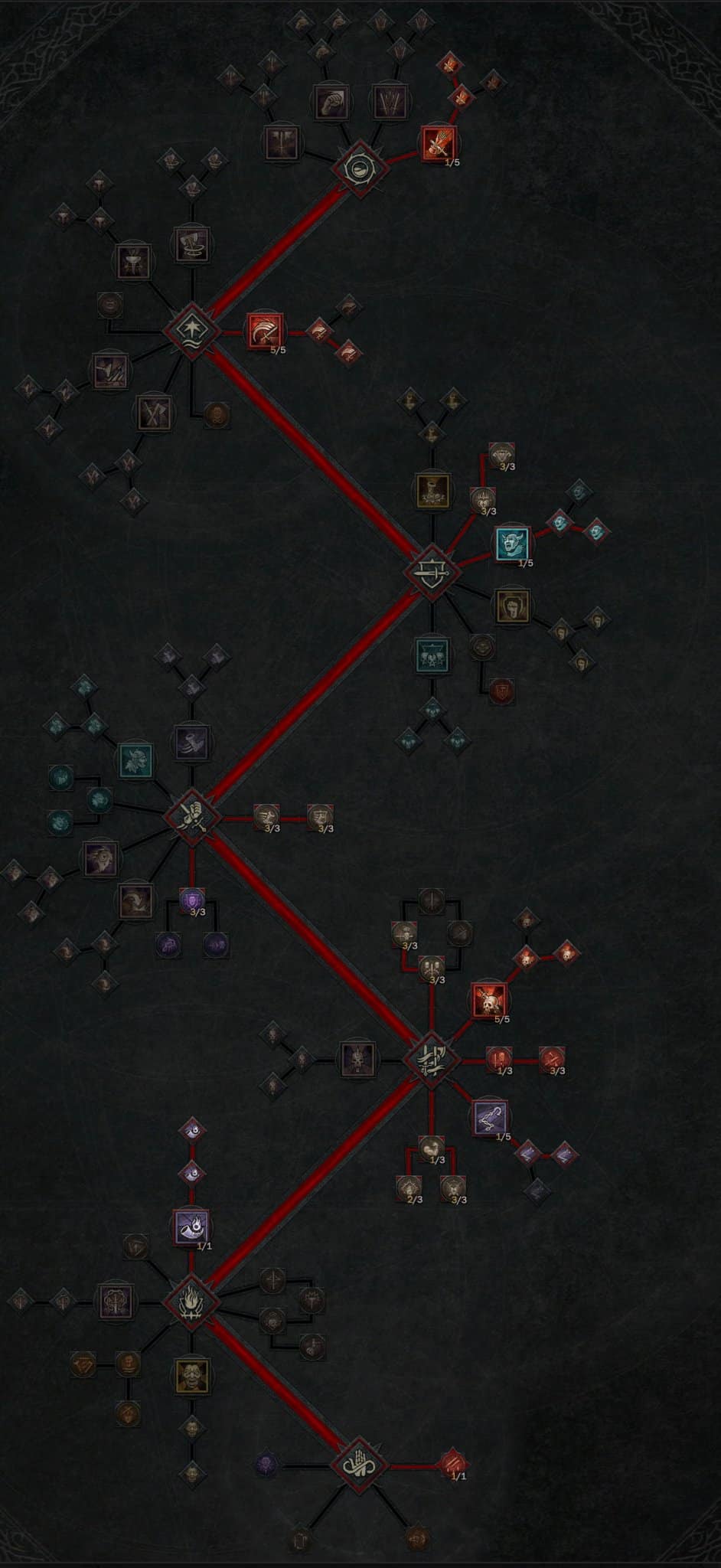Click the Brawling cluster hub with fist and swords
This screenshot has height=1568, width=721.
(192, 817)
